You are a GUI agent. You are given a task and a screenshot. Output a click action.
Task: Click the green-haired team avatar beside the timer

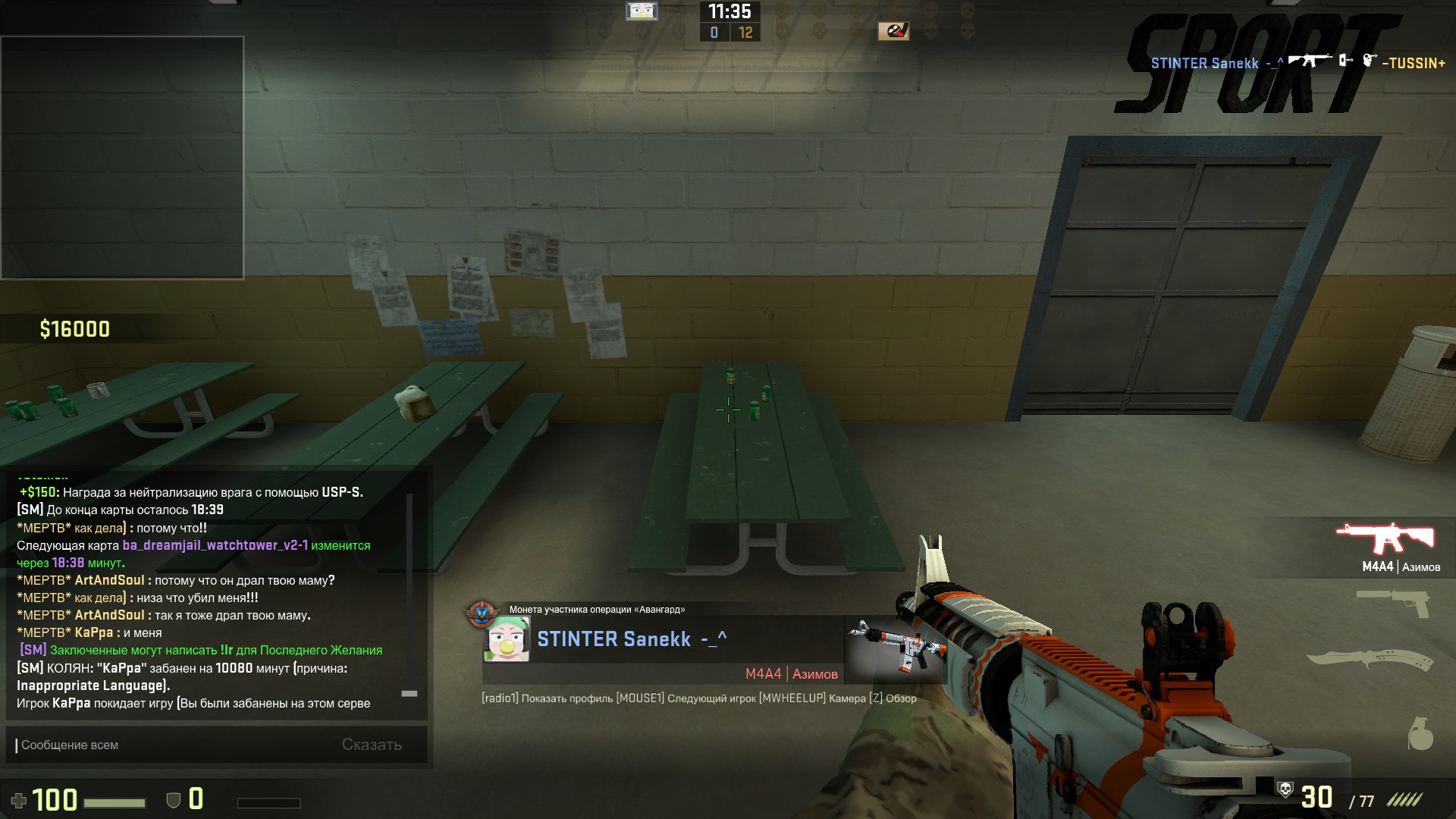642,11
